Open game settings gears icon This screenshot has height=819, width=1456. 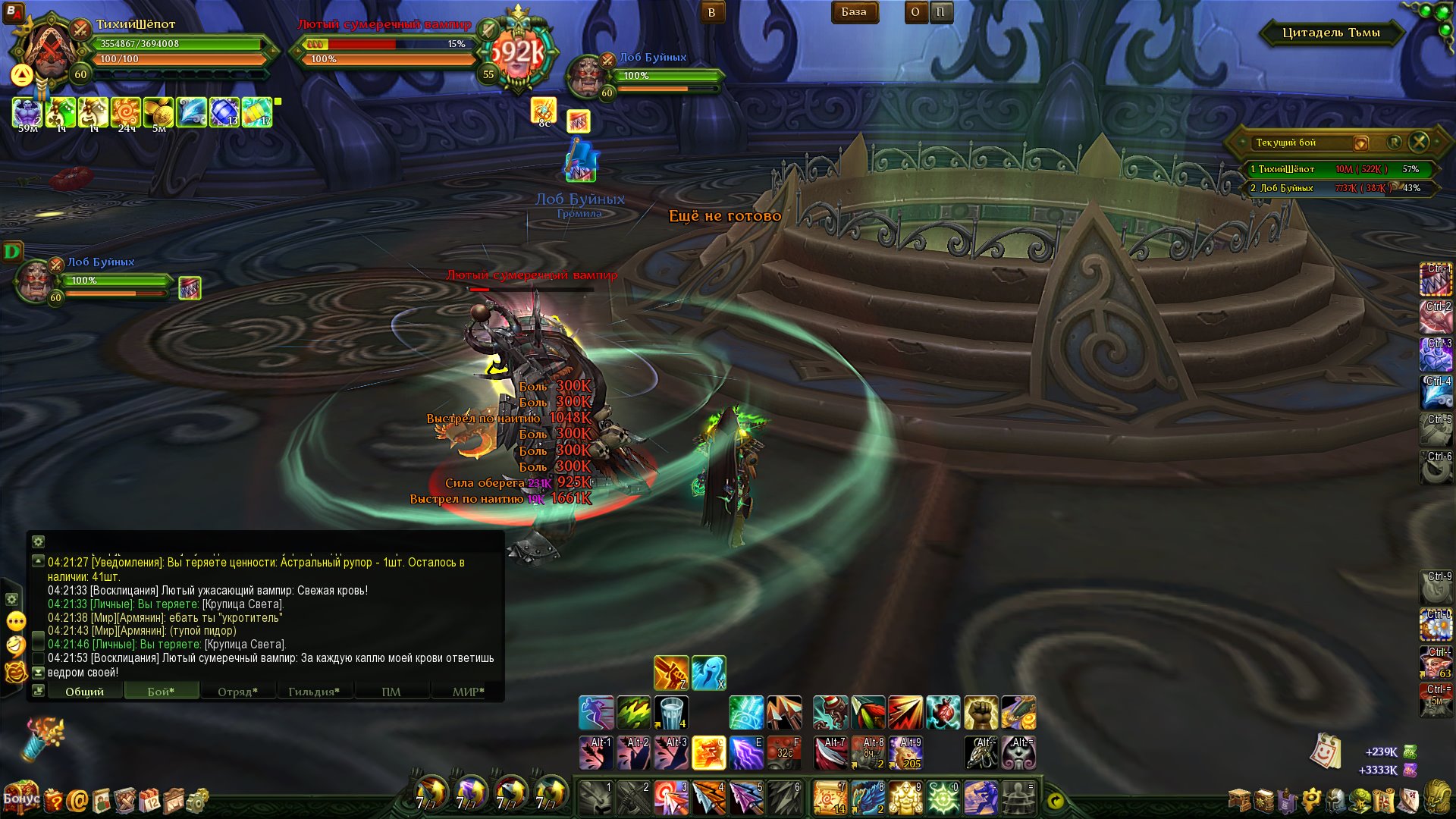197,800
